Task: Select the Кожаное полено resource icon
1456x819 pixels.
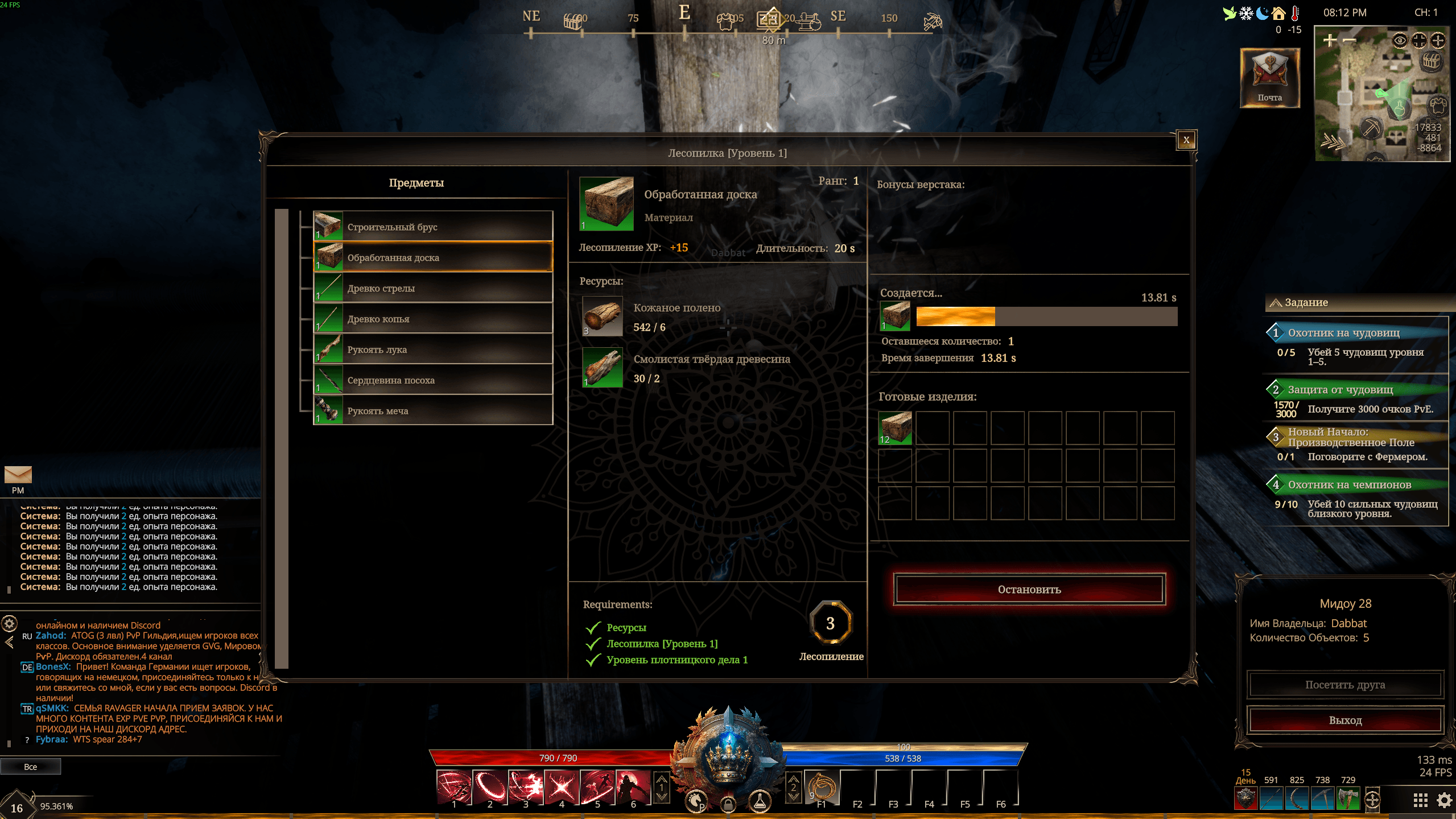Action: pos(602,316)
